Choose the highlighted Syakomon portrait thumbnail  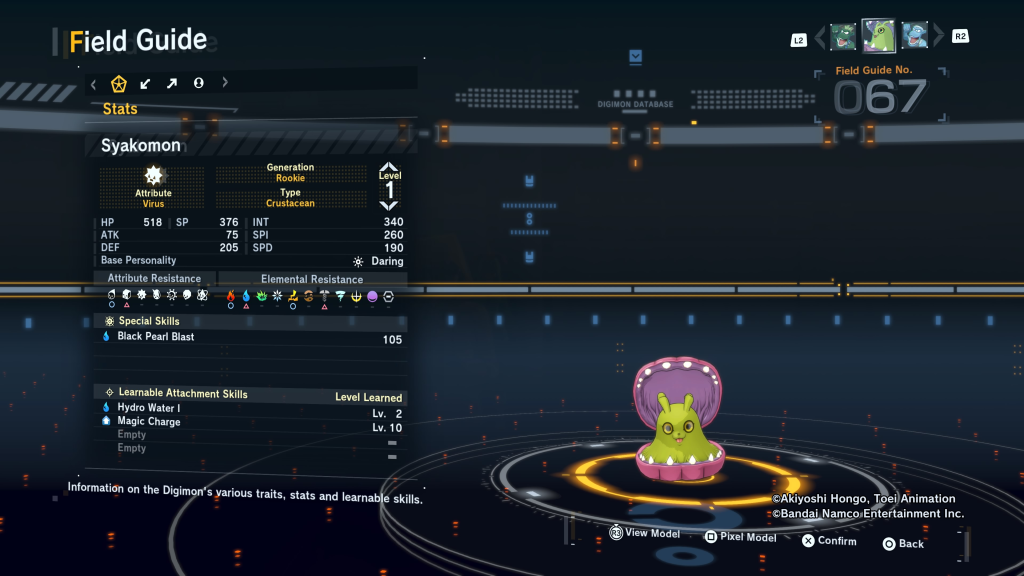878,35
